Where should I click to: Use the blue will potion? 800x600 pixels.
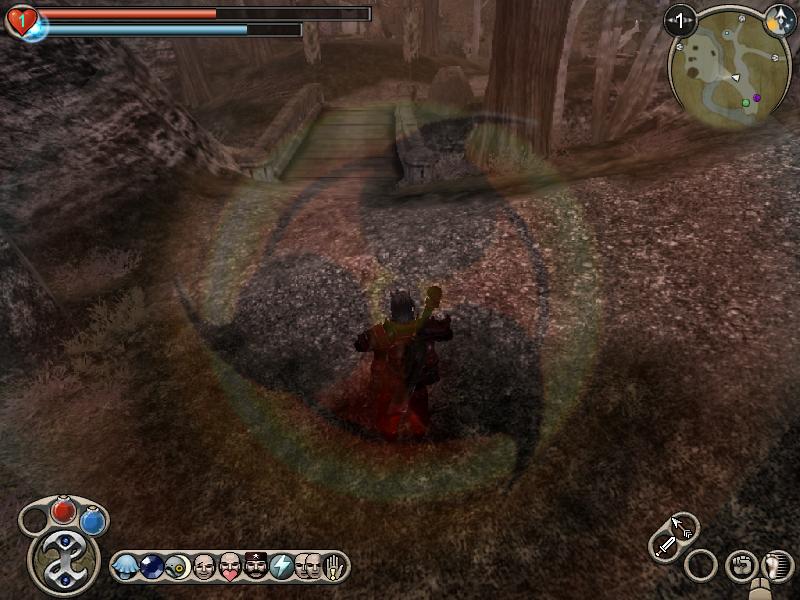click(x=93, y=521)
